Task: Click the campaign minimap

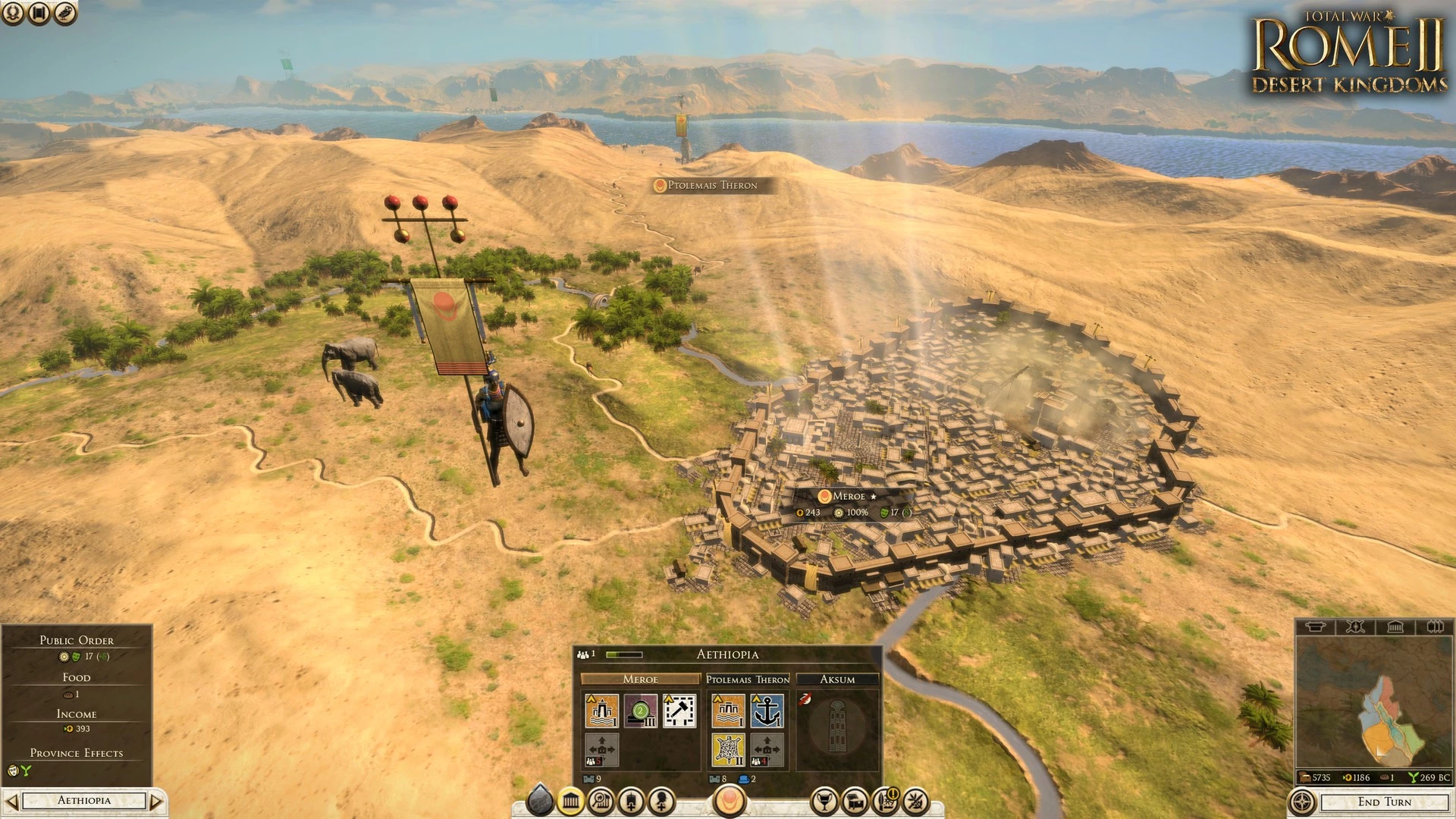Action: click(1373, 701)
